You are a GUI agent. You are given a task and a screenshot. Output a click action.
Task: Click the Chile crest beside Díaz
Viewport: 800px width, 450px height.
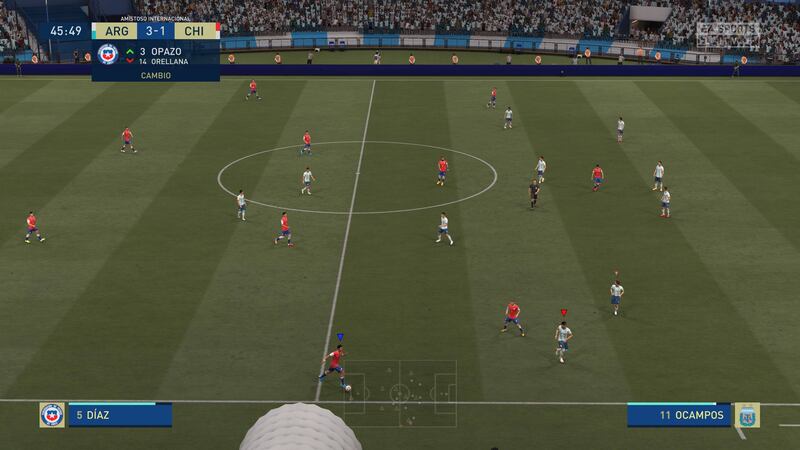click(x=52, y=415)
